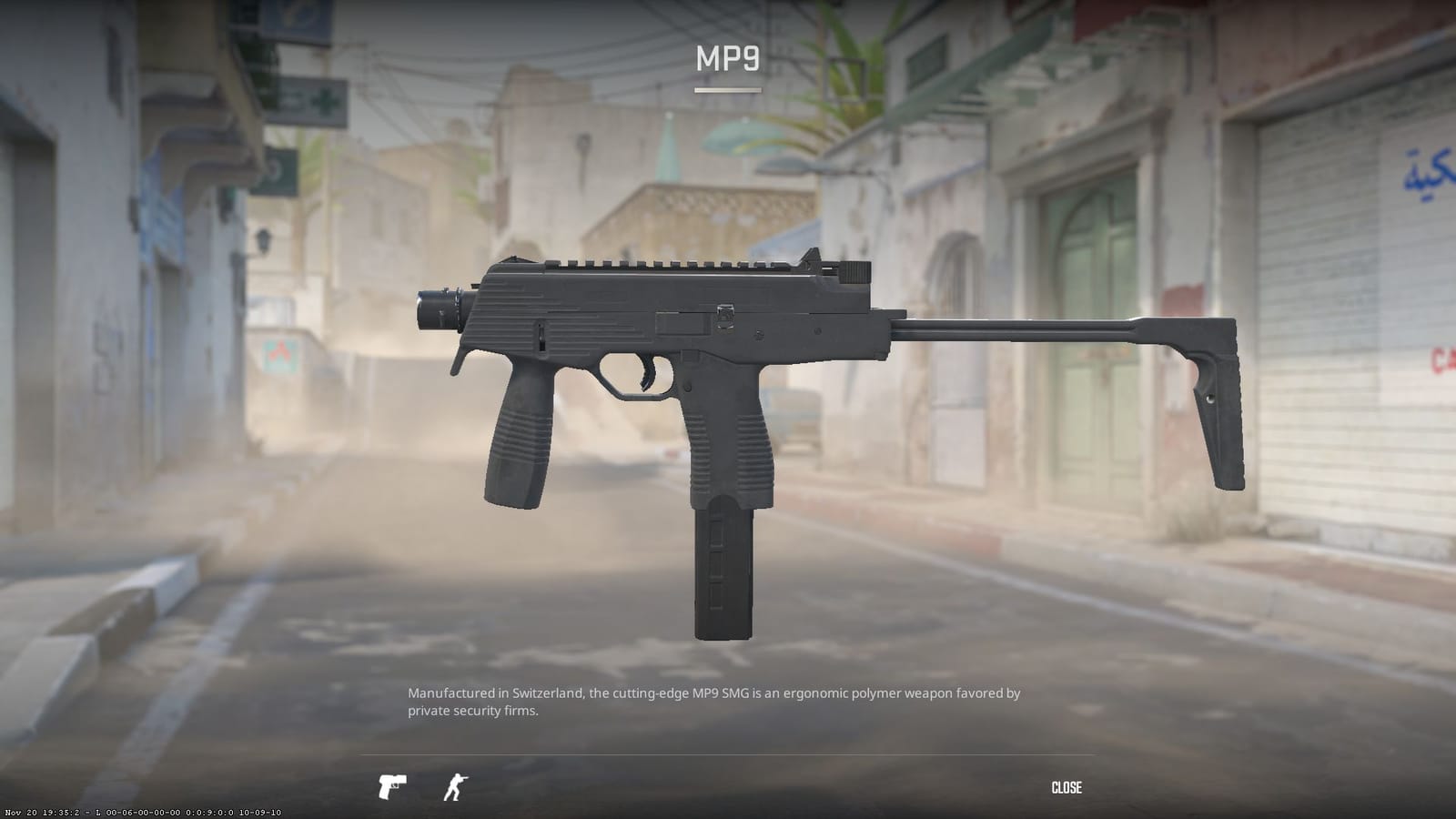Click the CLOSE button
Image resolution: width=1456 pixels, height=819 pixels.
1068,786
